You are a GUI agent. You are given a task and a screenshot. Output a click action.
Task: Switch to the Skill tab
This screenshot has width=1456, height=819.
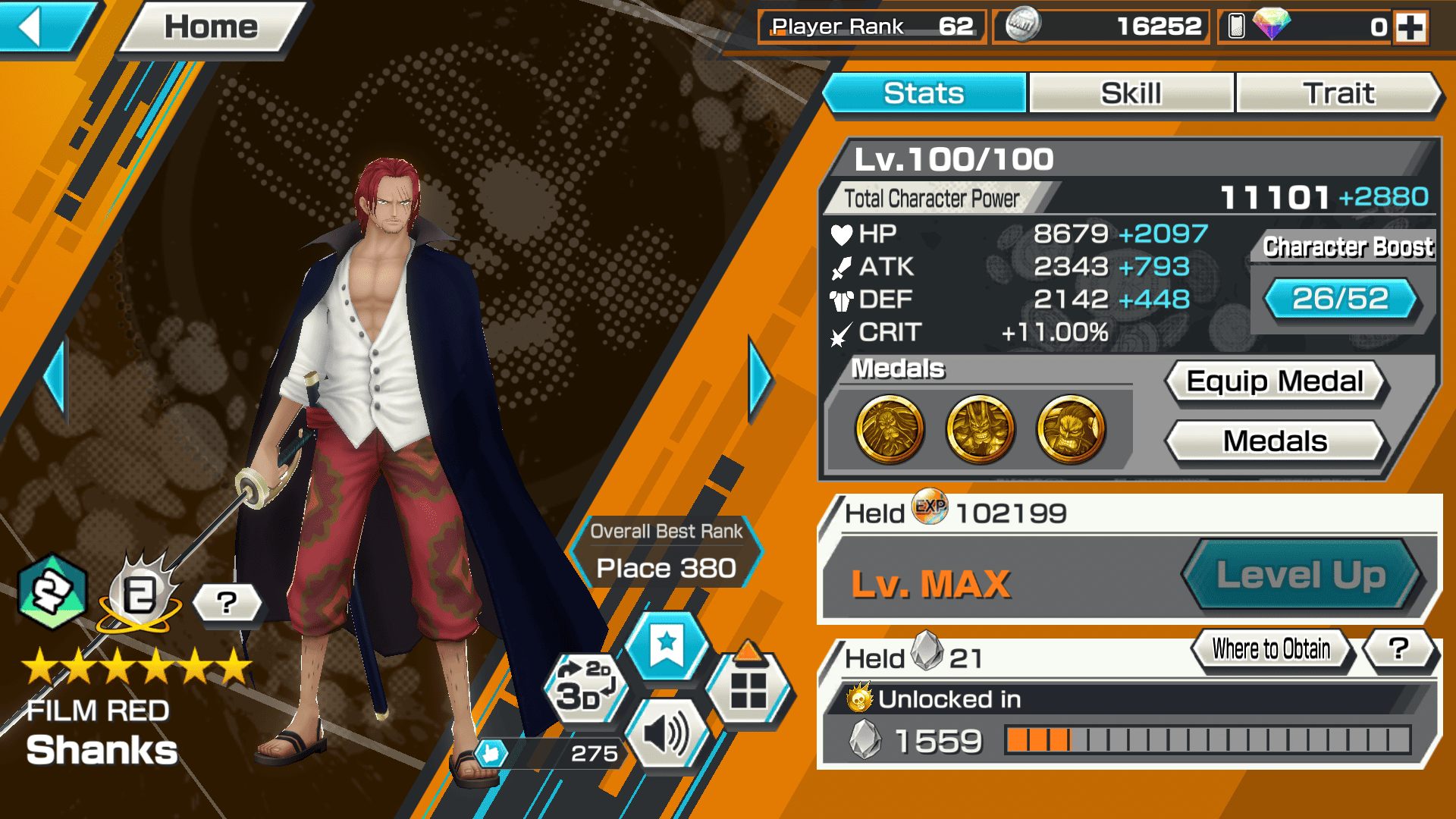pos(1131,93)
